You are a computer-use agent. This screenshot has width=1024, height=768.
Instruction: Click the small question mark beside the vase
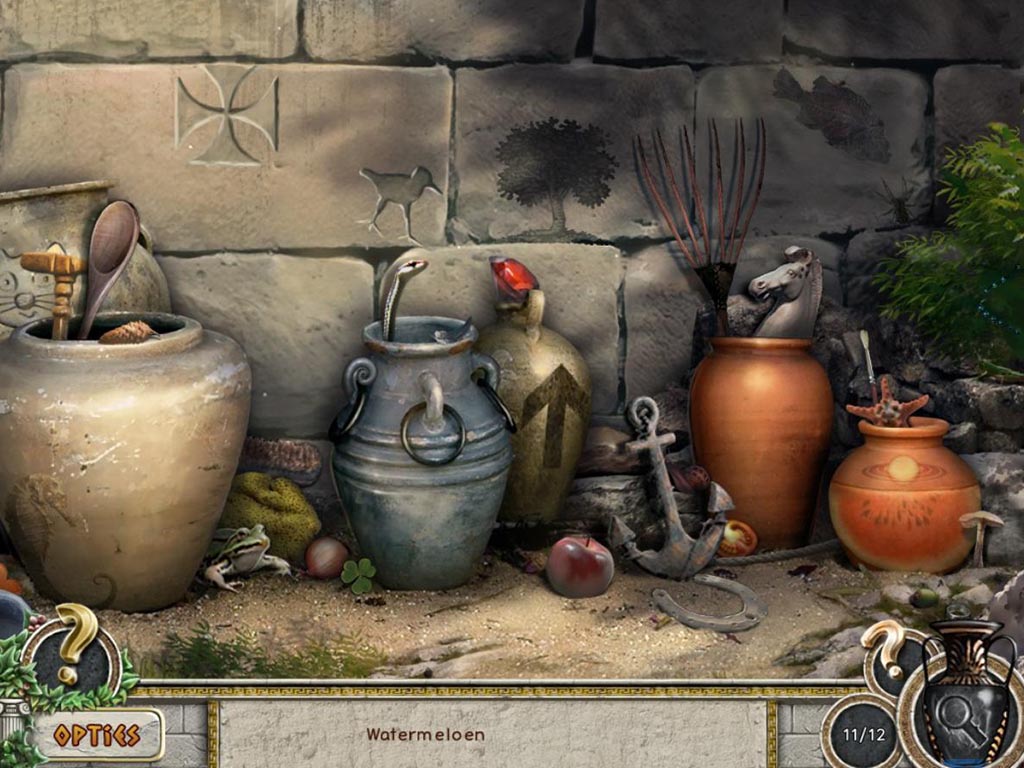click(886, 646)
